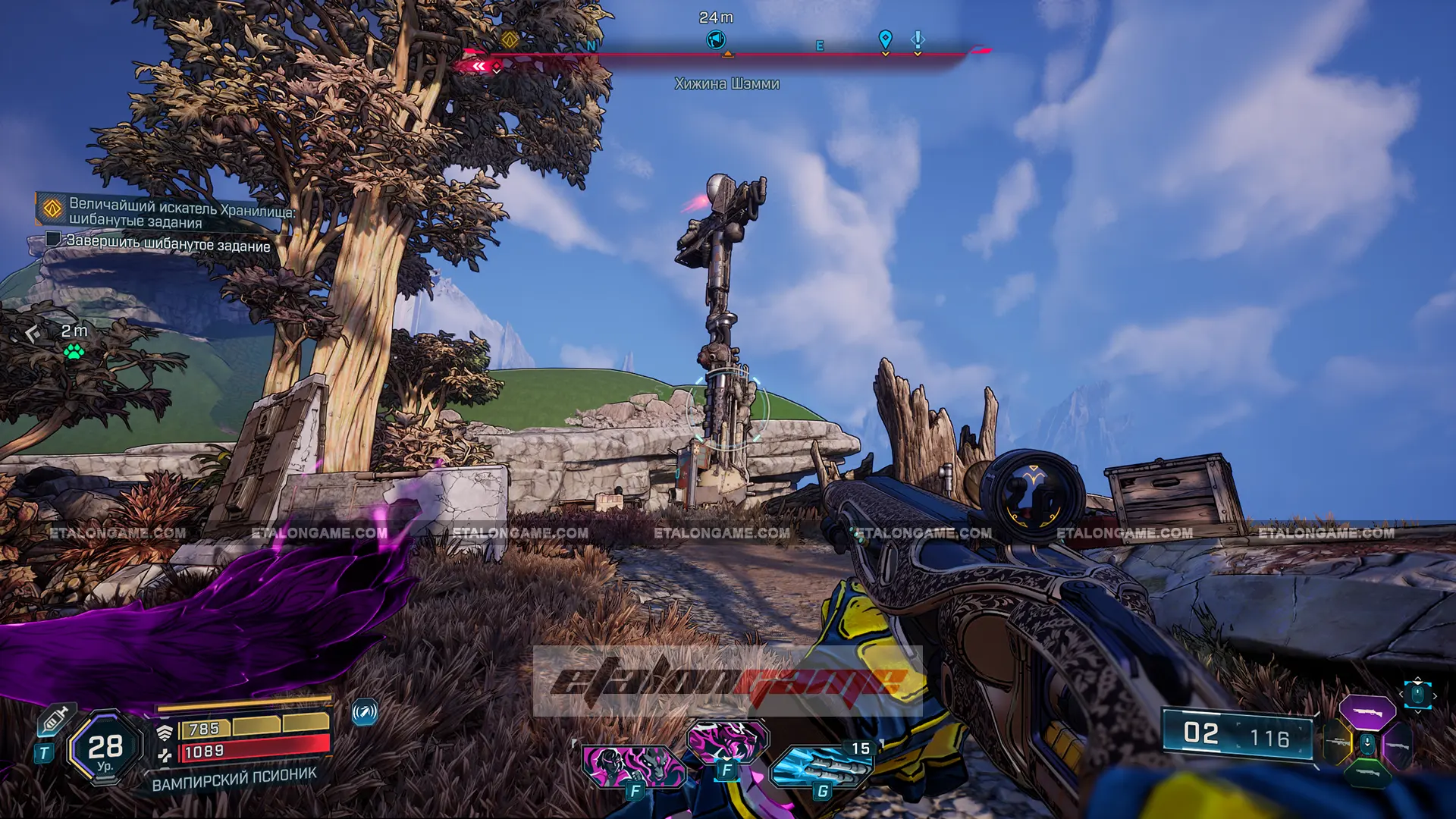
Task: Activate the pink beast action skill
Action: 727,740
